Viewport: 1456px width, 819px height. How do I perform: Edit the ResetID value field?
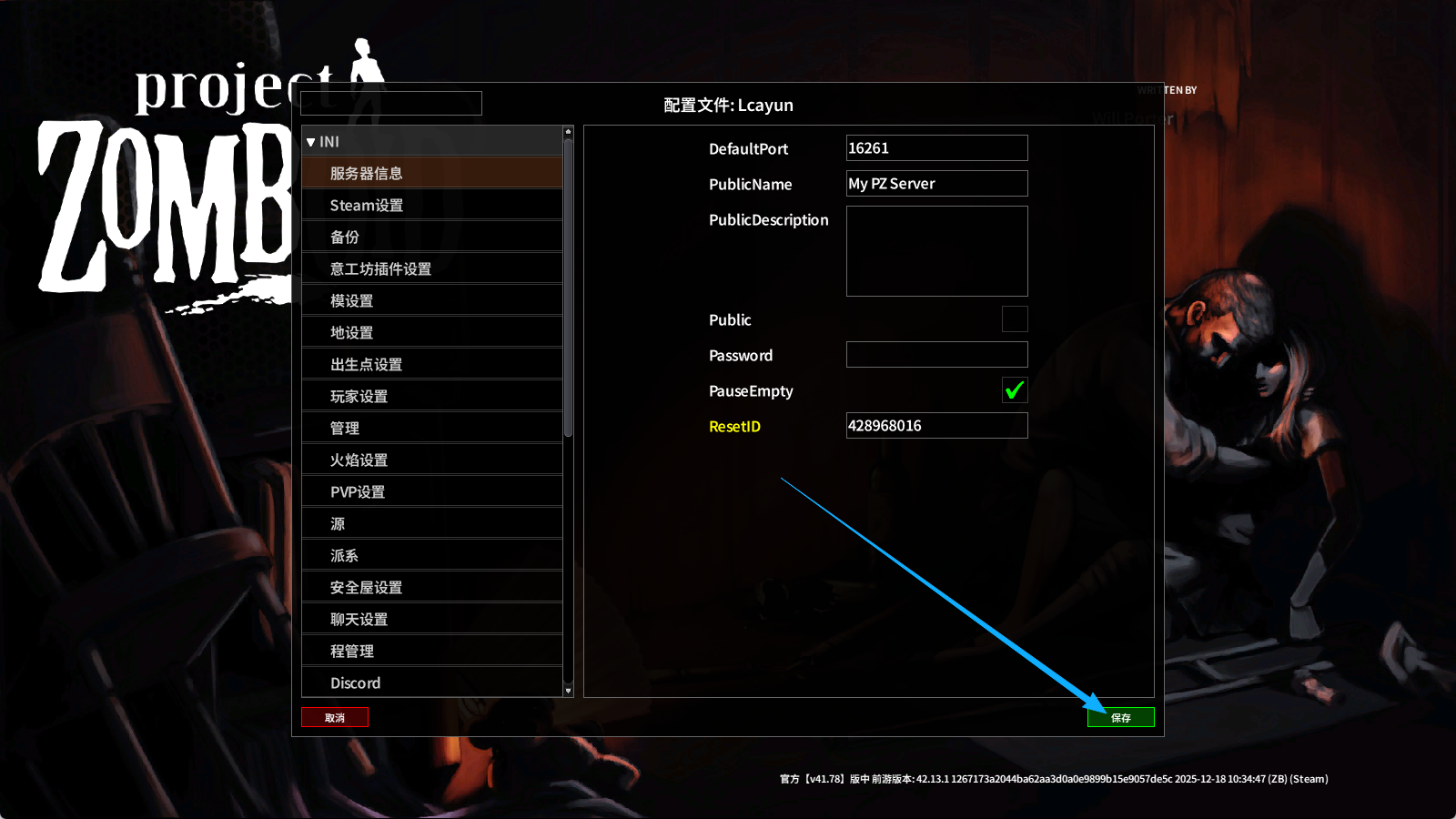(x=936, y=425)
